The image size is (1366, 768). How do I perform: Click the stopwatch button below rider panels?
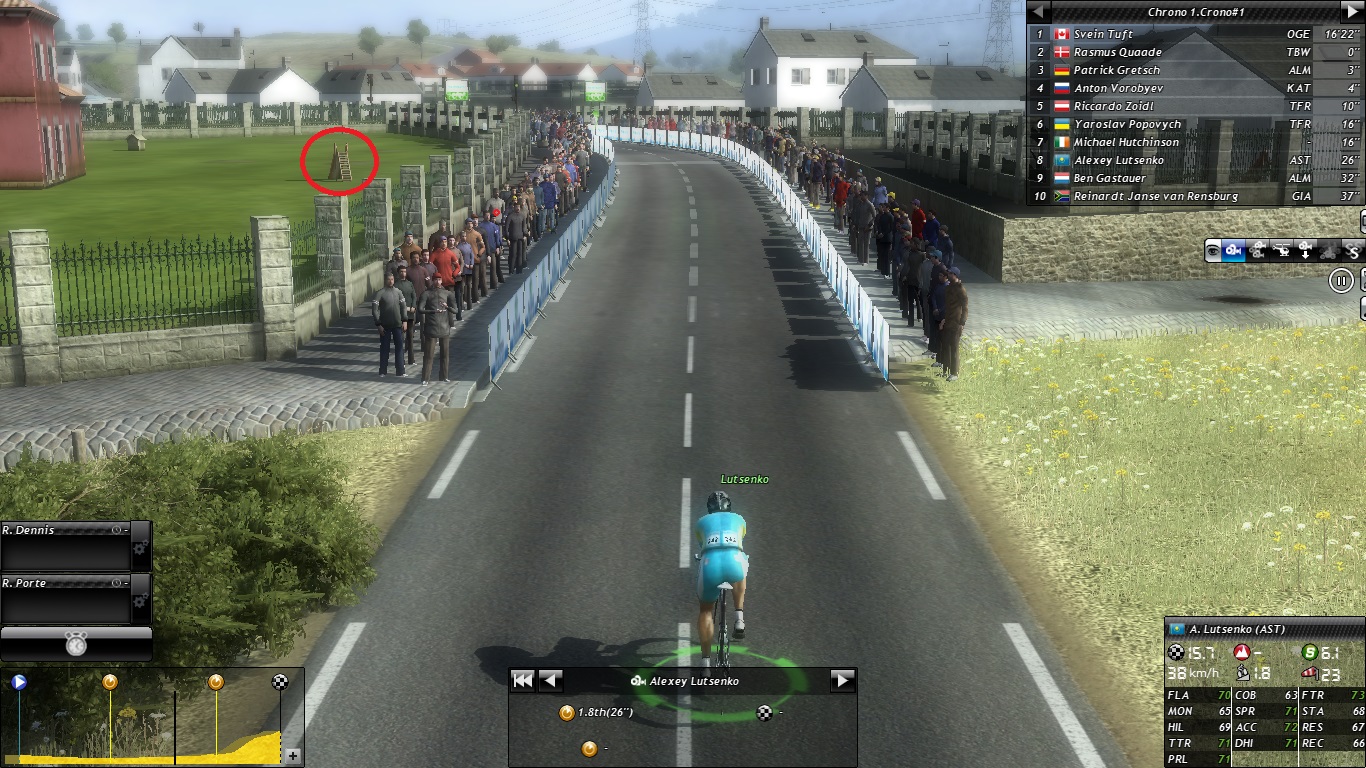pyautogui.click(x=76, y=645)
